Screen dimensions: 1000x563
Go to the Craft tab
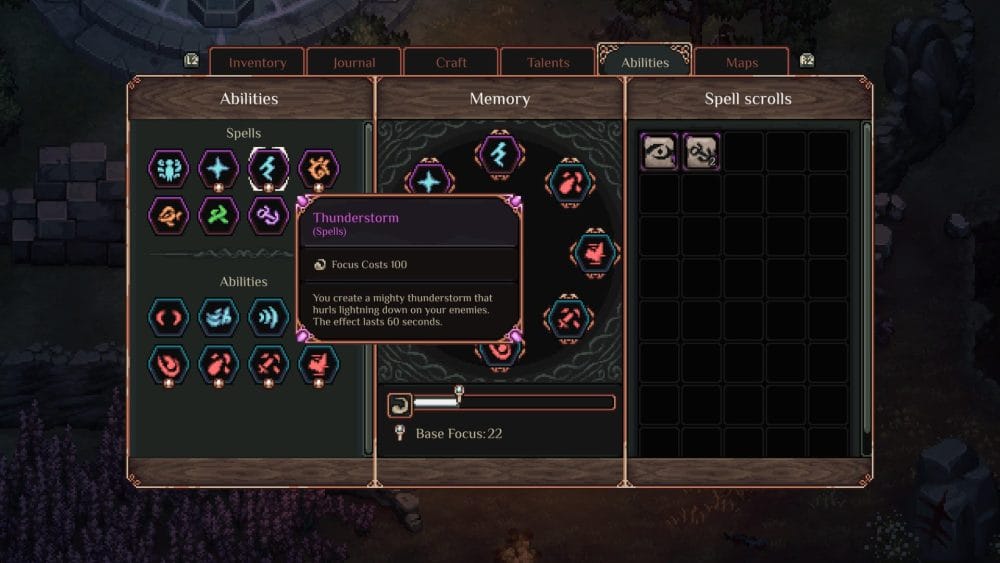451,62
